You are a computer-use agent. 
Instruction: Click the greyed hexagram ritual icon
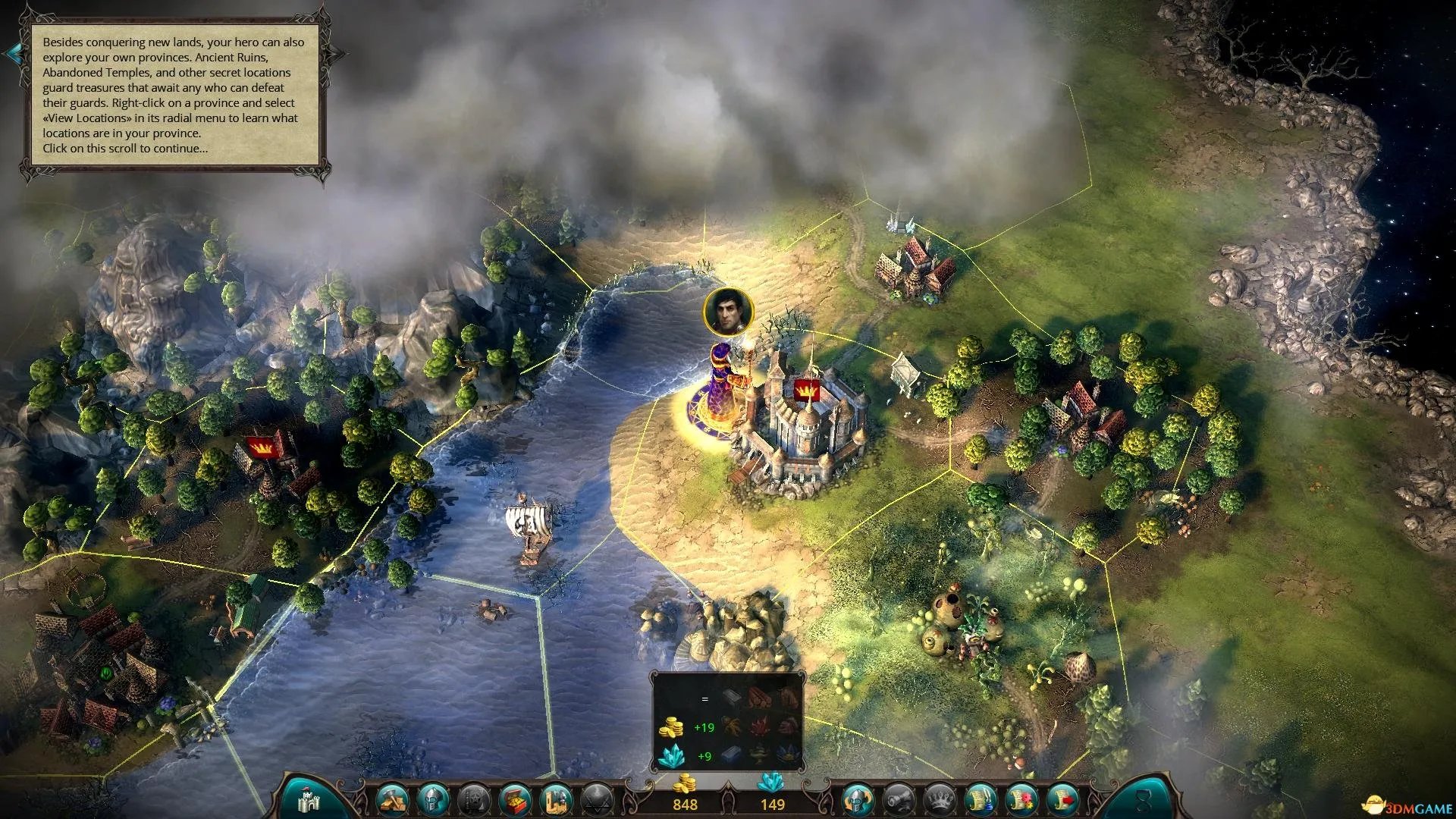coord(598,799)
